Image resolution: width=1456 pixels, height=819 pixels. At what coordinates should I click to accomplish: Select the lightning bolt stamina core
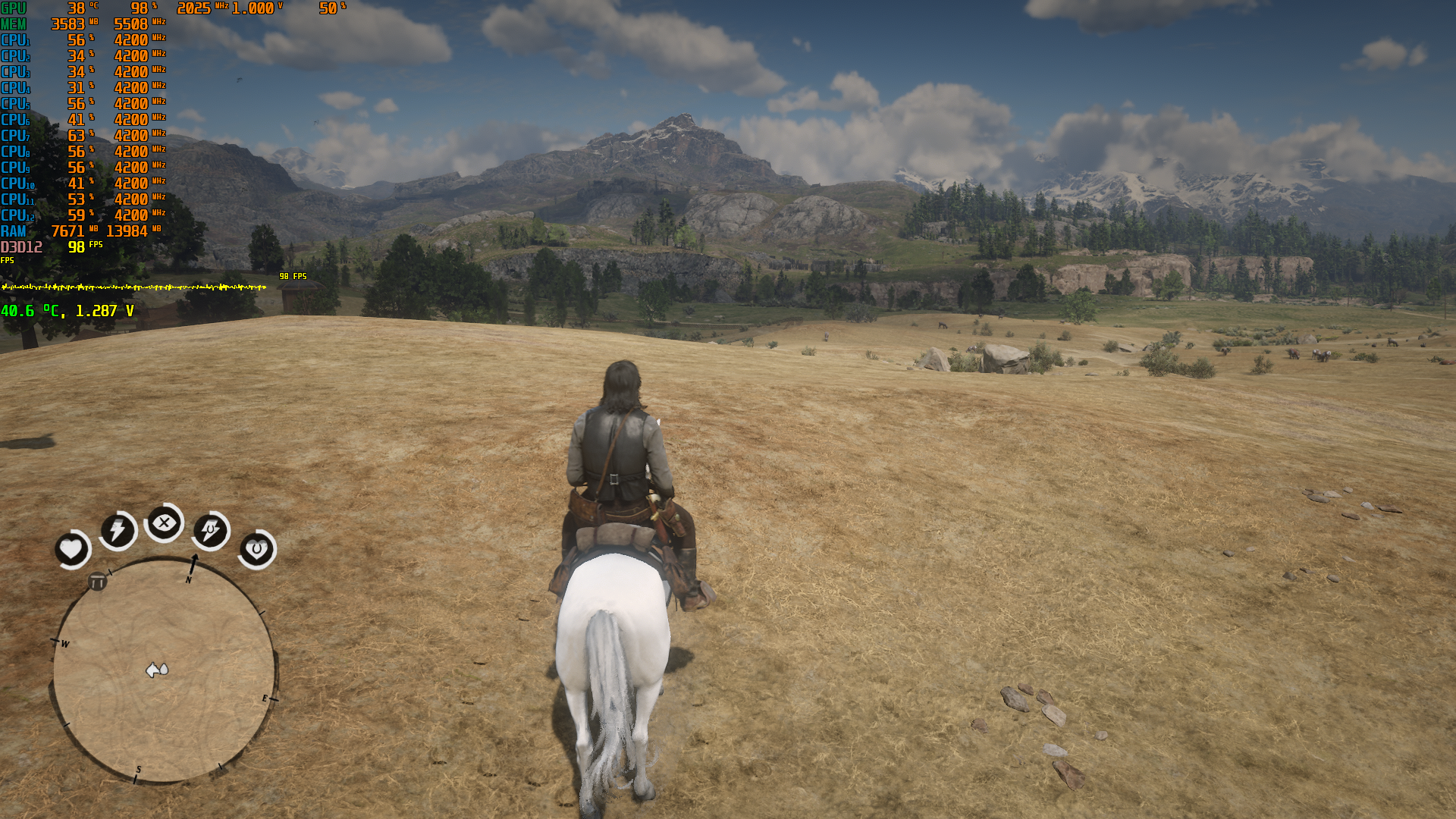(118, 529)
